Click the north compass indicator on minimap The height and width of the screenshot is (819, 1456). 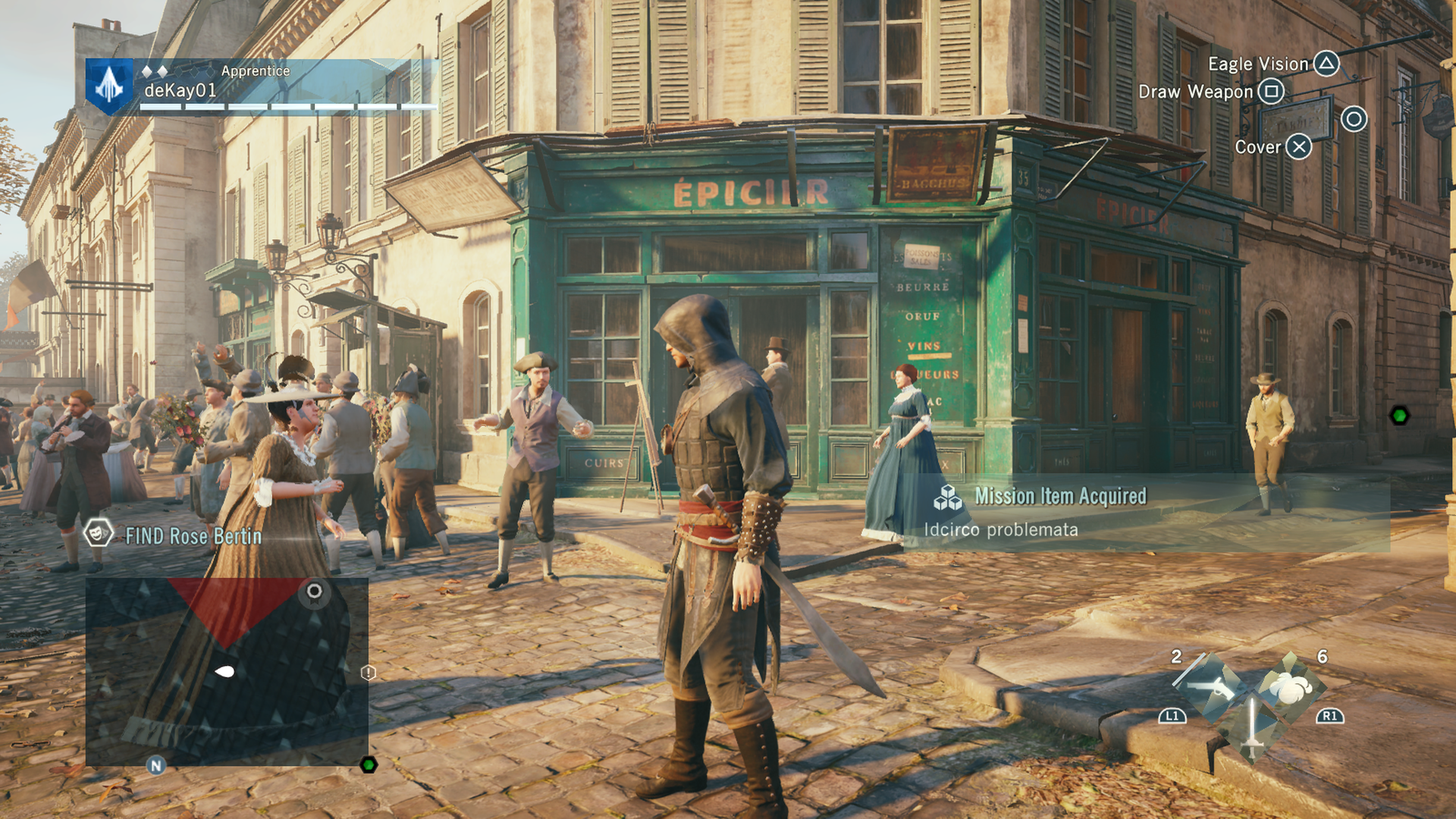[x=156, y=766]
